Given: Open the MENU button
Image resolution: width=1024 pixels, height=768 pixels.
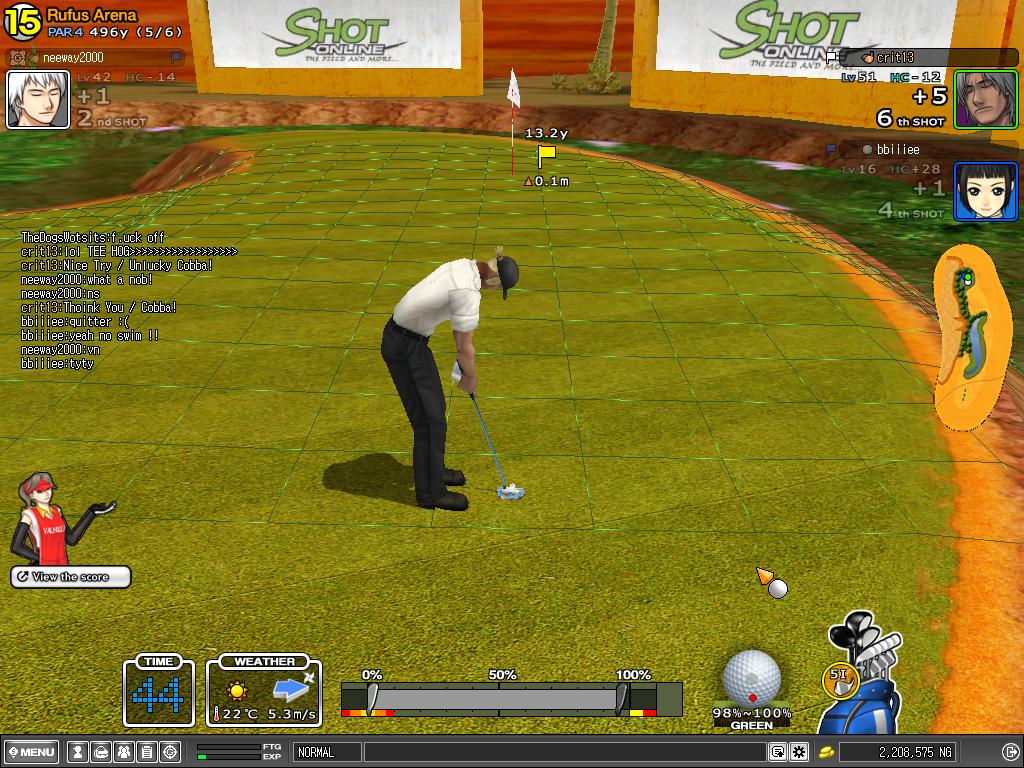Looking at the screenshot, I should point(31,752).
